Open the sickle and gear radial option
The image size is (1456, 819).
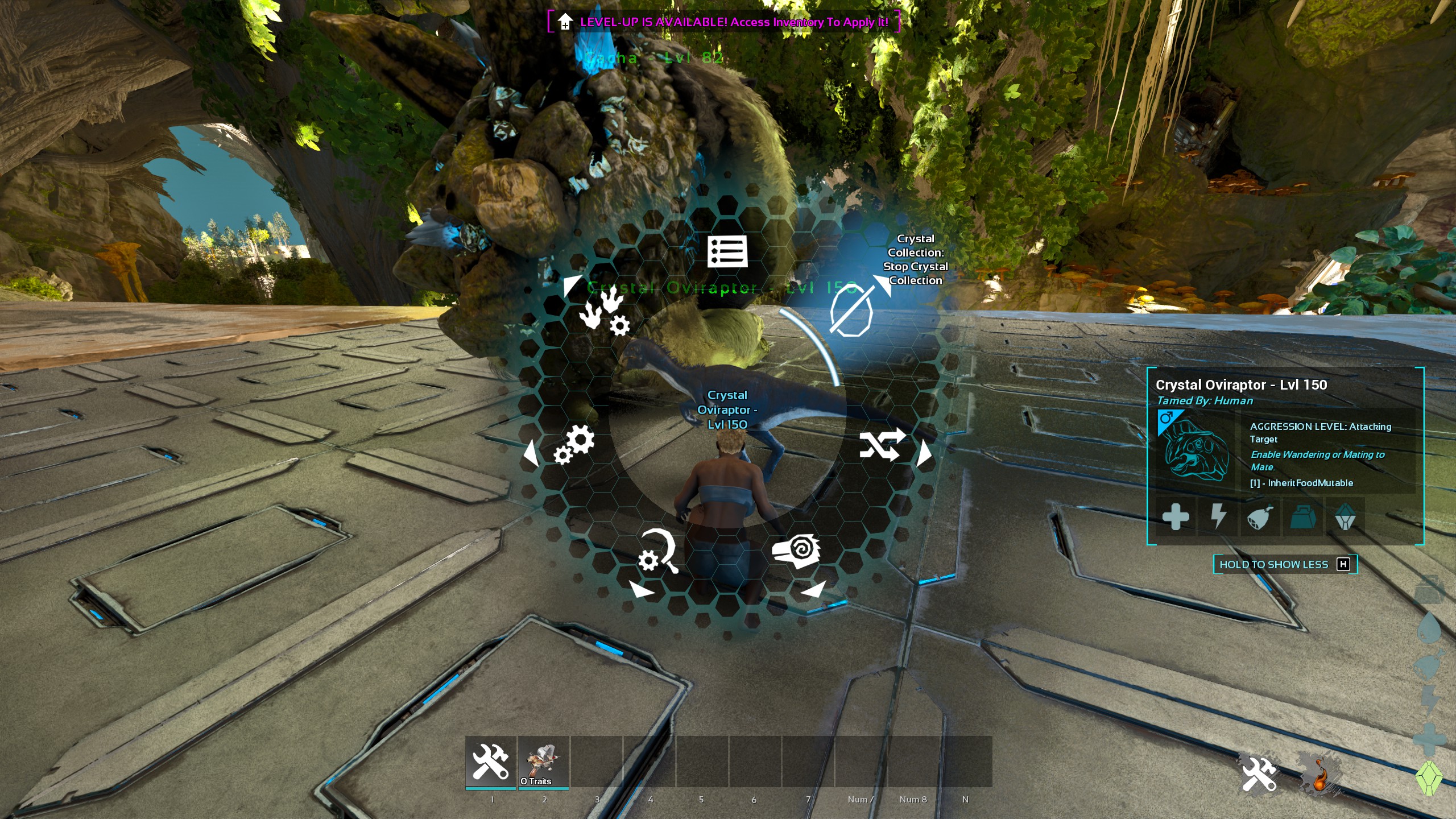tap(658, 551)
